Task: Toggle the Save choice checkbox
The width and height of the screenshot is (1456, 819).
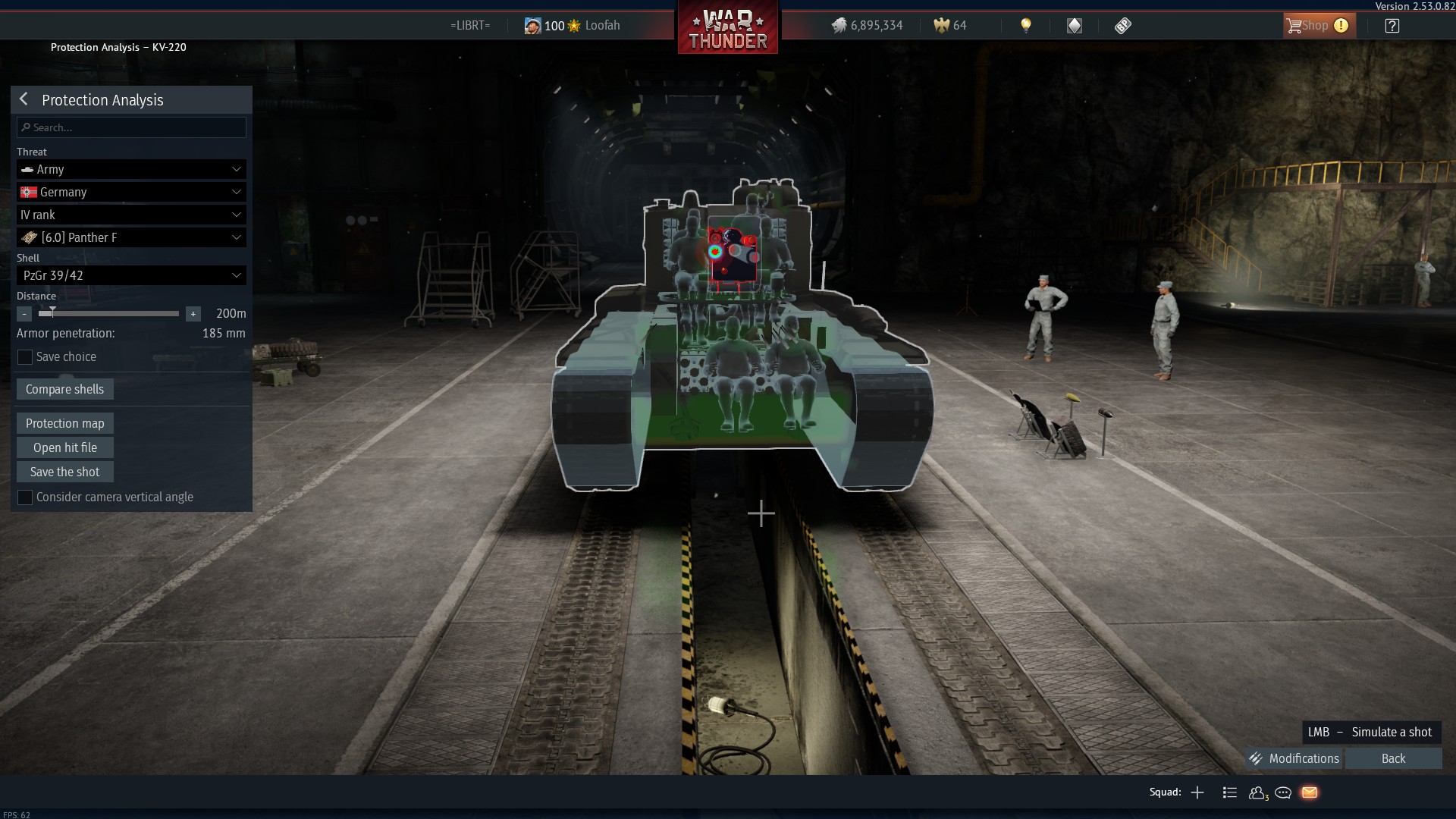Action: [25, 357]
